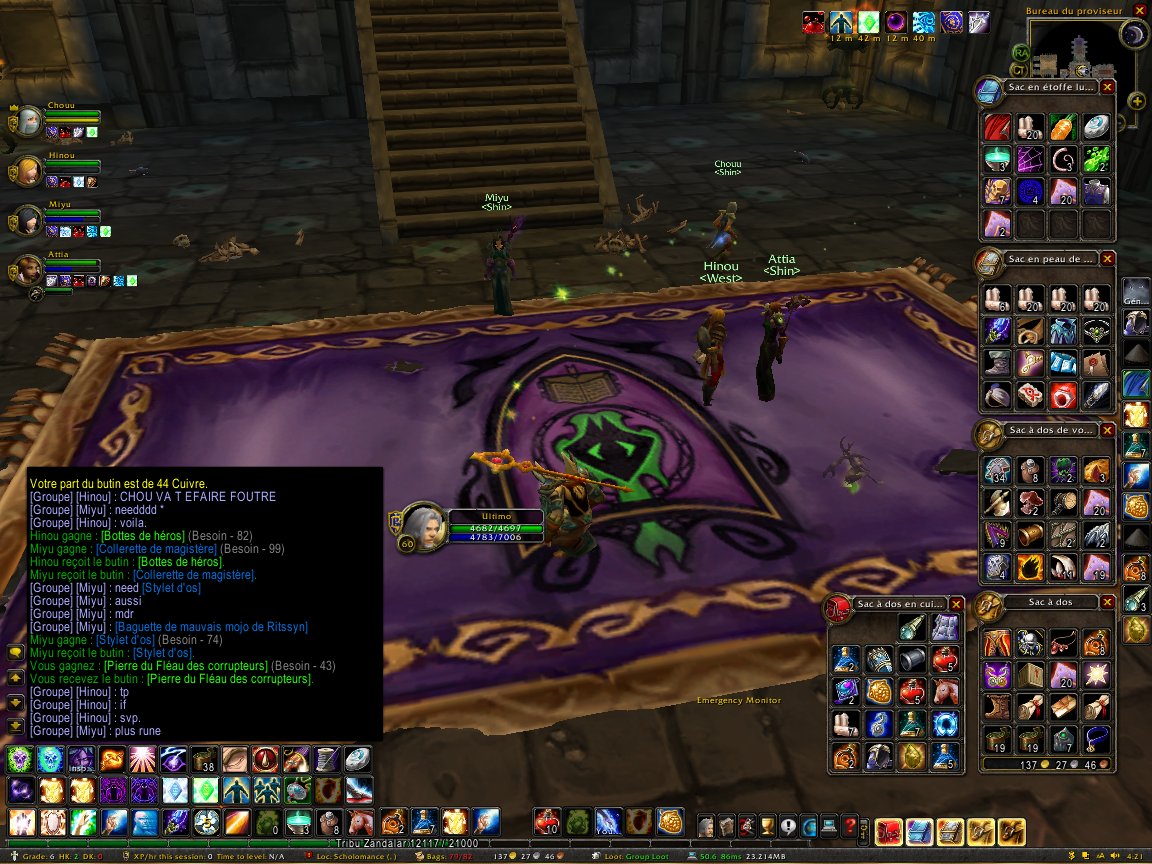The width and height of the screenshot is (1152, 864).
Task: Toggle the red bag slot on bag bar
Action: [x=889, y=831]
